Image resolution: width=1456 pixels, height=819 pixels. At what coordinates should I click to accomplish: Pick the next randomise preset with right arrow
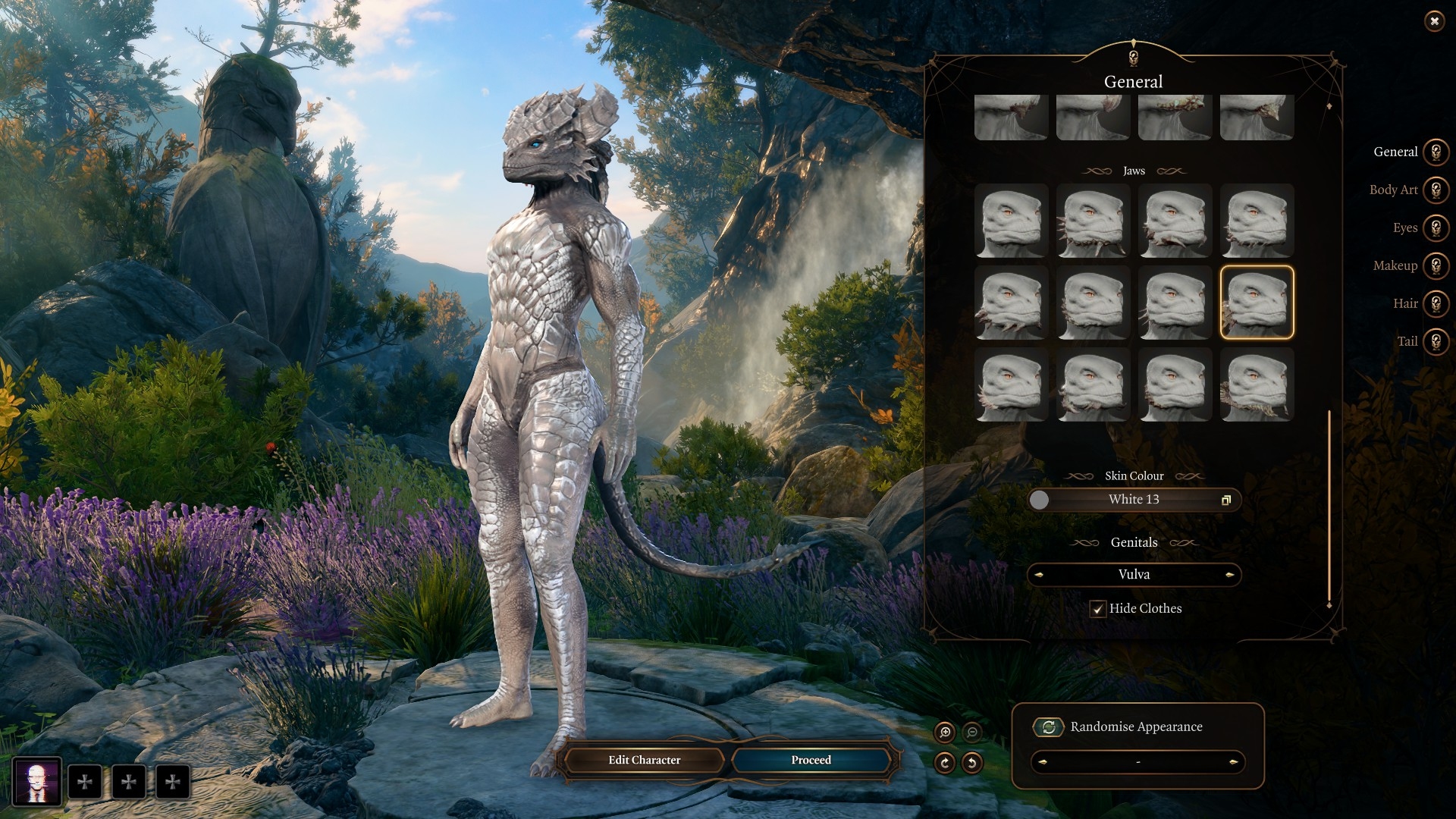pyautogui.click(x=1233, y=762)
